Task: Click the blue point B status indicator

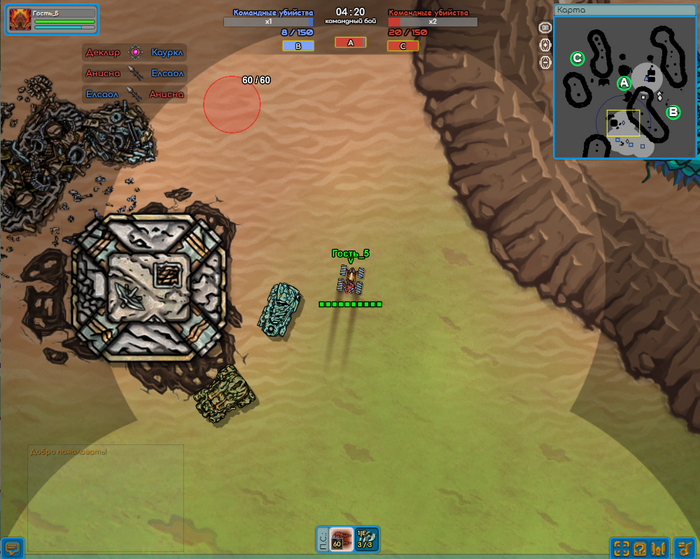Action: [x=297, y=45]
